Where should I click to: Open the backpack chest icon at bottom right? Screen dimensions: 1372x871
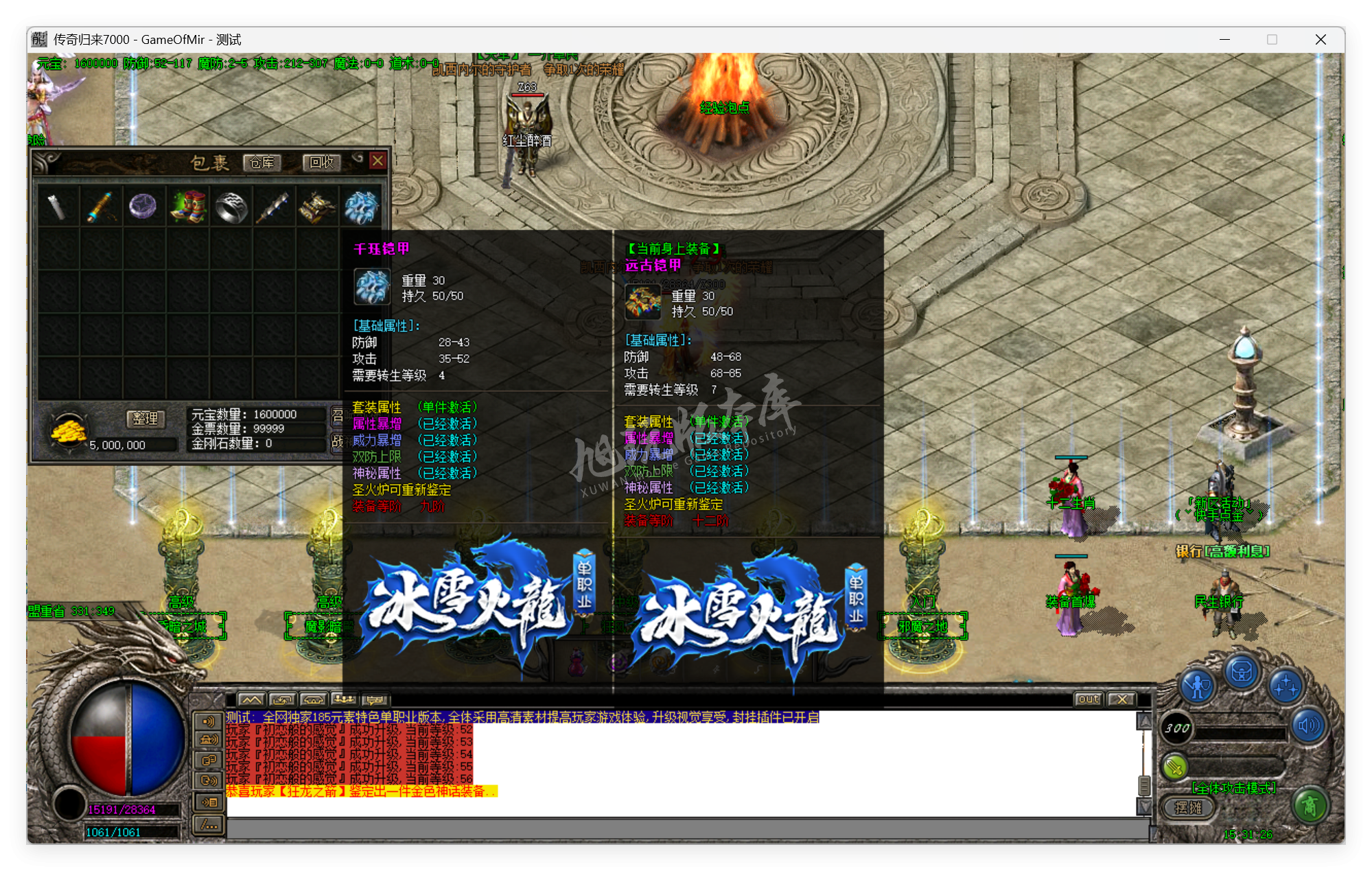(1241, 671)
